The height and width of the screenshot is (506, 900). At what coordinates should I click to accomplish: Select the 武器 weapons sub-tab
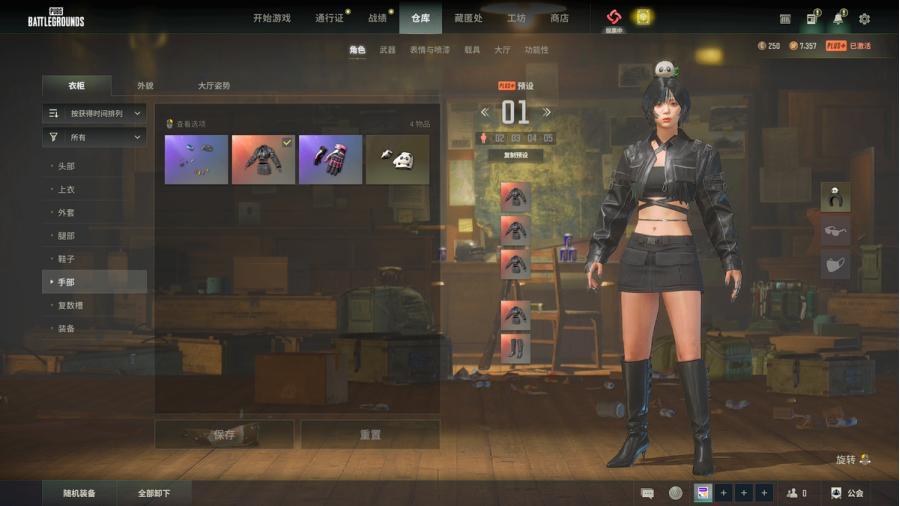pyautogui.click(x=387, y=50)
